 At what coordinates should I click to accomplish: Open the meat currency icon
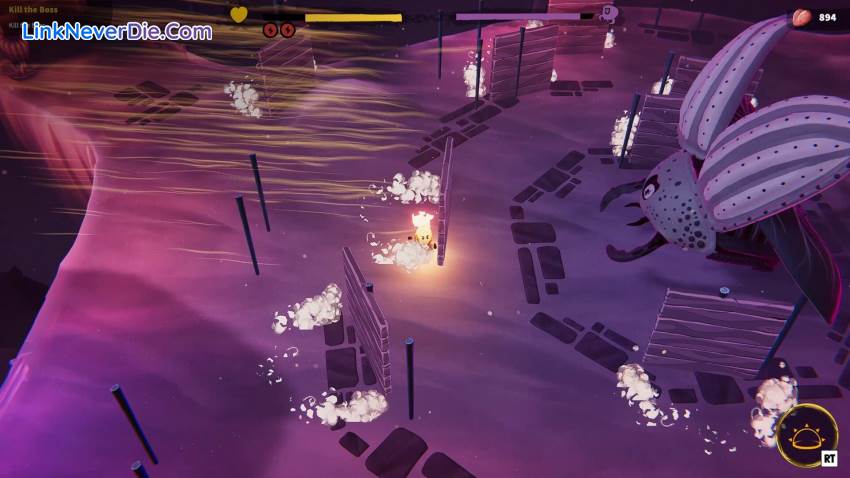click(x=801, y=17)
